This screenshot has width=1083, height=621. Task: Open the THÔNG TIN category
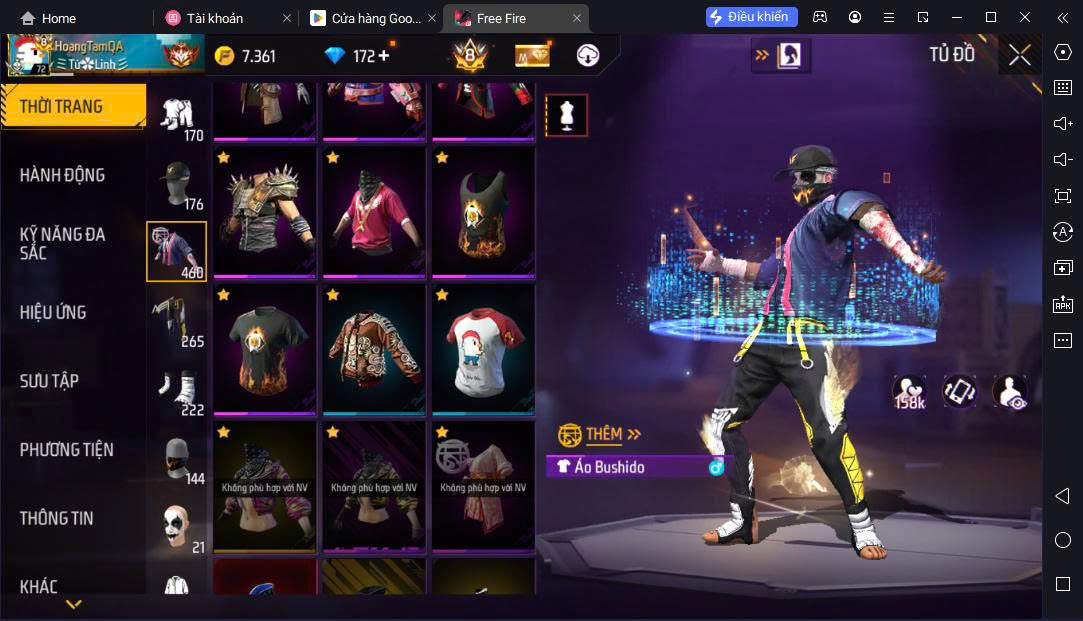[56, 518]
